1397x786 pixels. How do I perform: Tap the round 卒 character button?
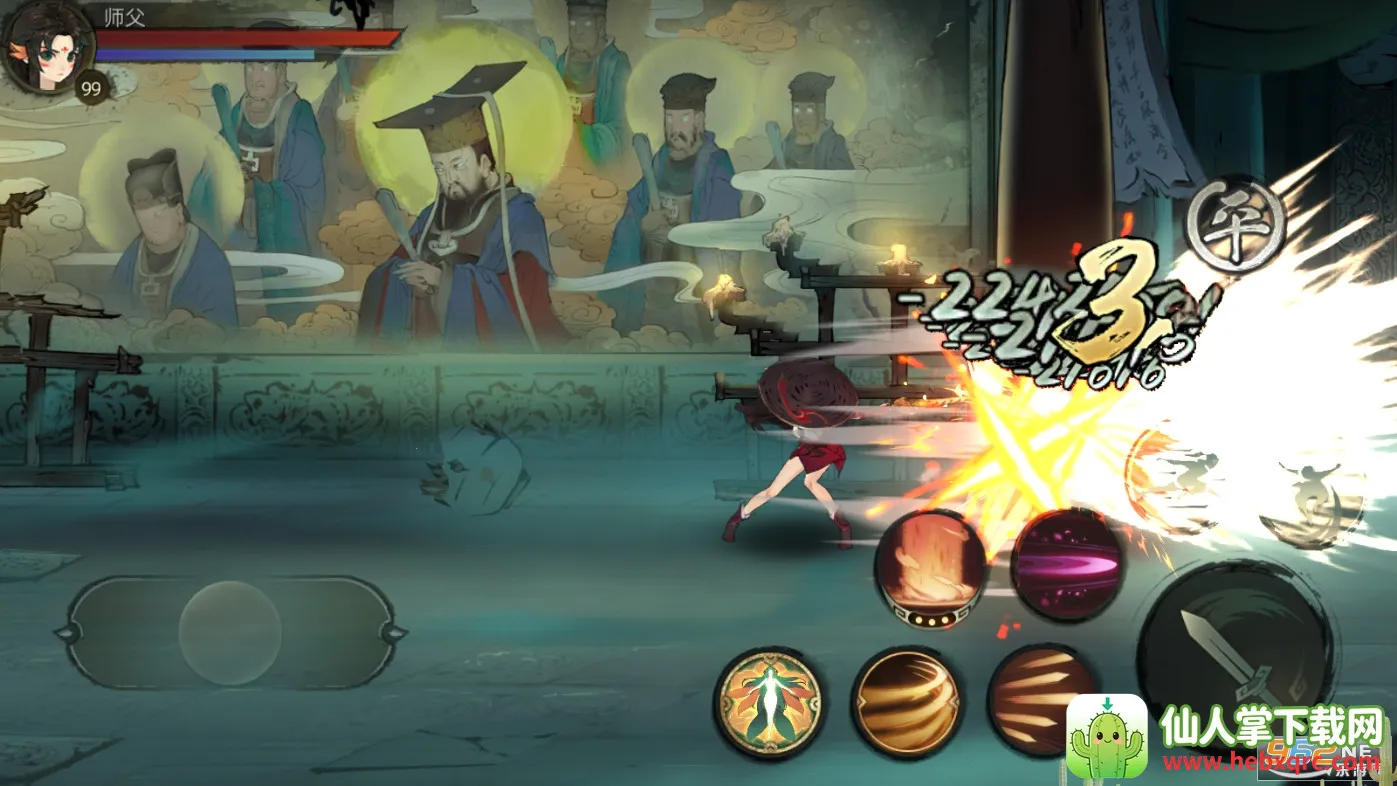tap(1238, 226)
